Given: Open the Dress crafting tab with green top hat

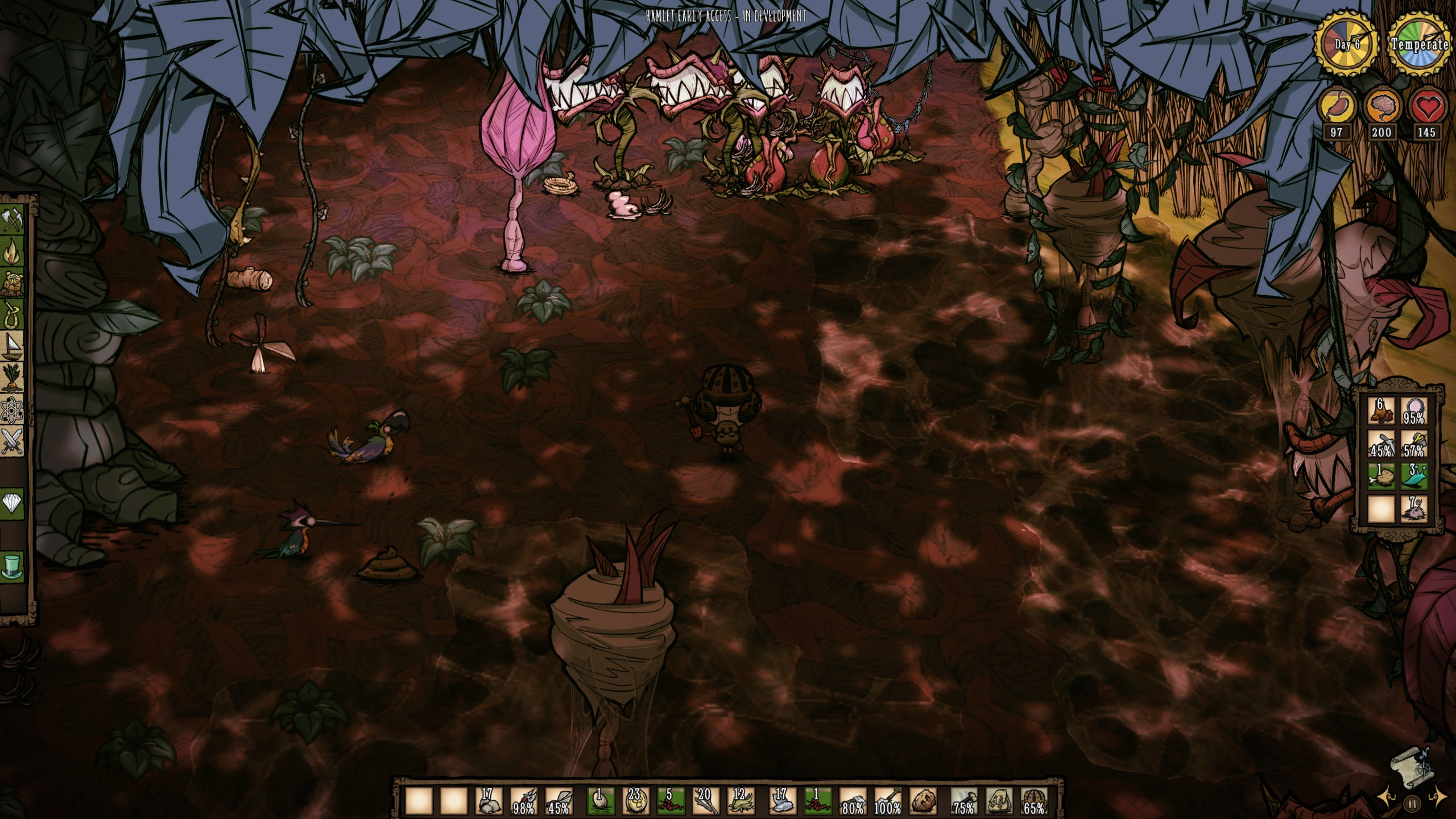Looking at the screenshot, I should point(13,567).
